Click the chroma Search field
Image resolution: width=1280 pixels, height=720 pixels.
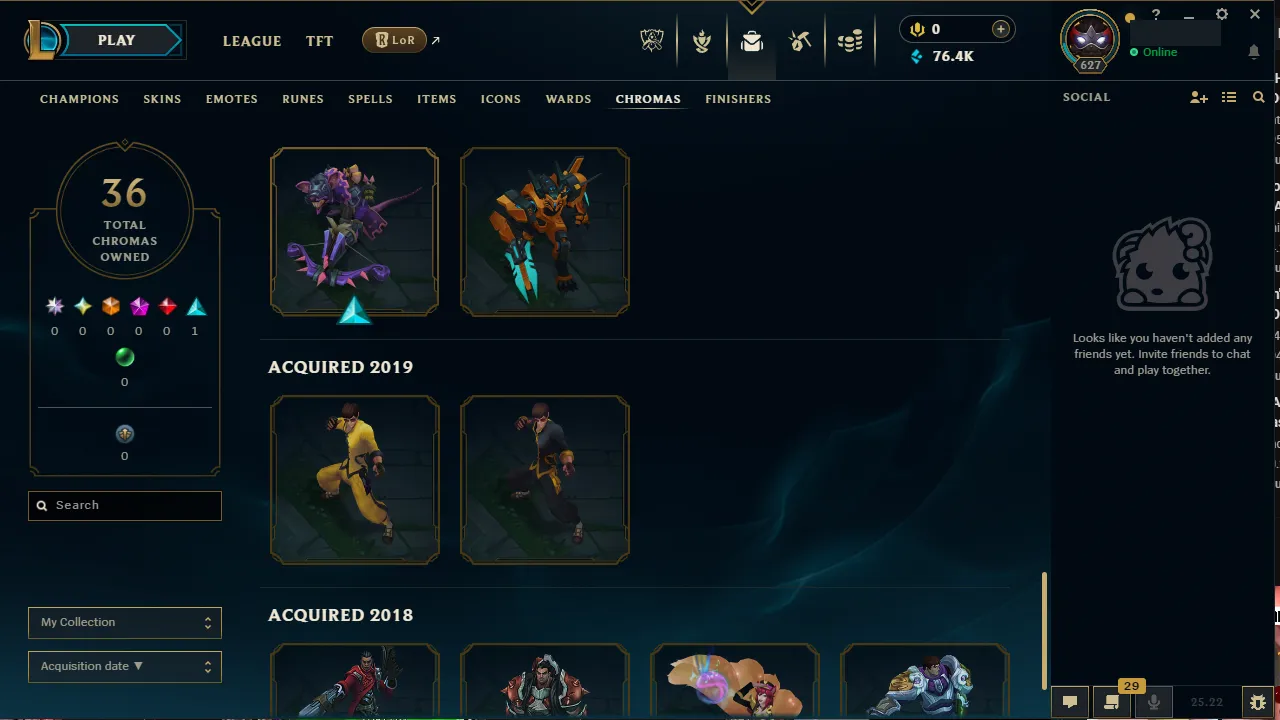pos(124,505)
